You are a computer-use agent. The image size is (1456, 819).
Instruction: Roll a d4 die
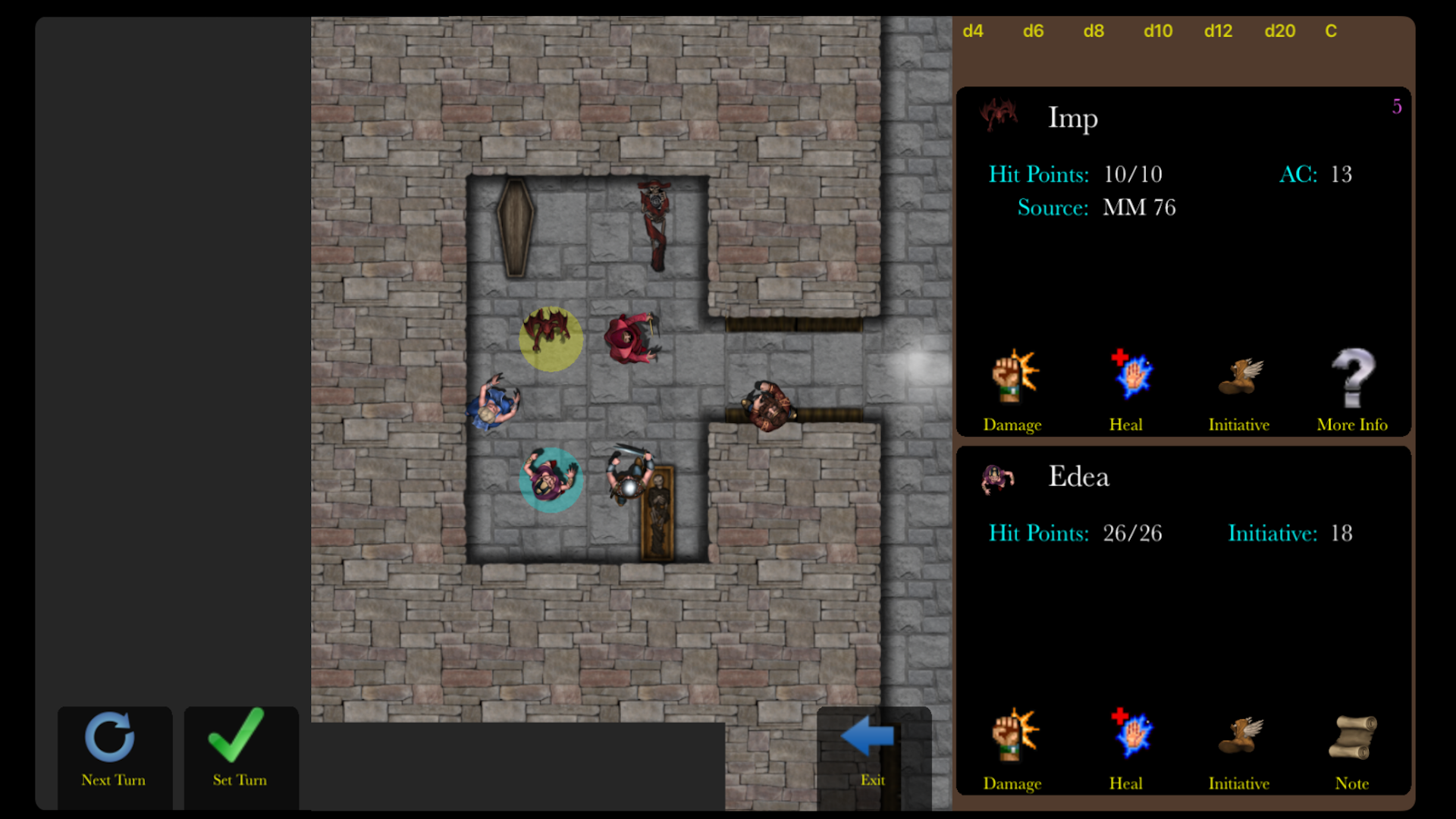point(974,31)
